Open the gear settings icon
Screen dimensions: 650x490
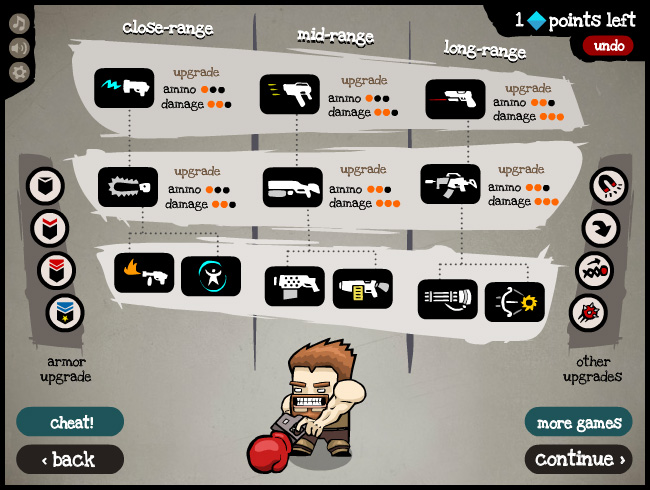(x=19, y=72)
